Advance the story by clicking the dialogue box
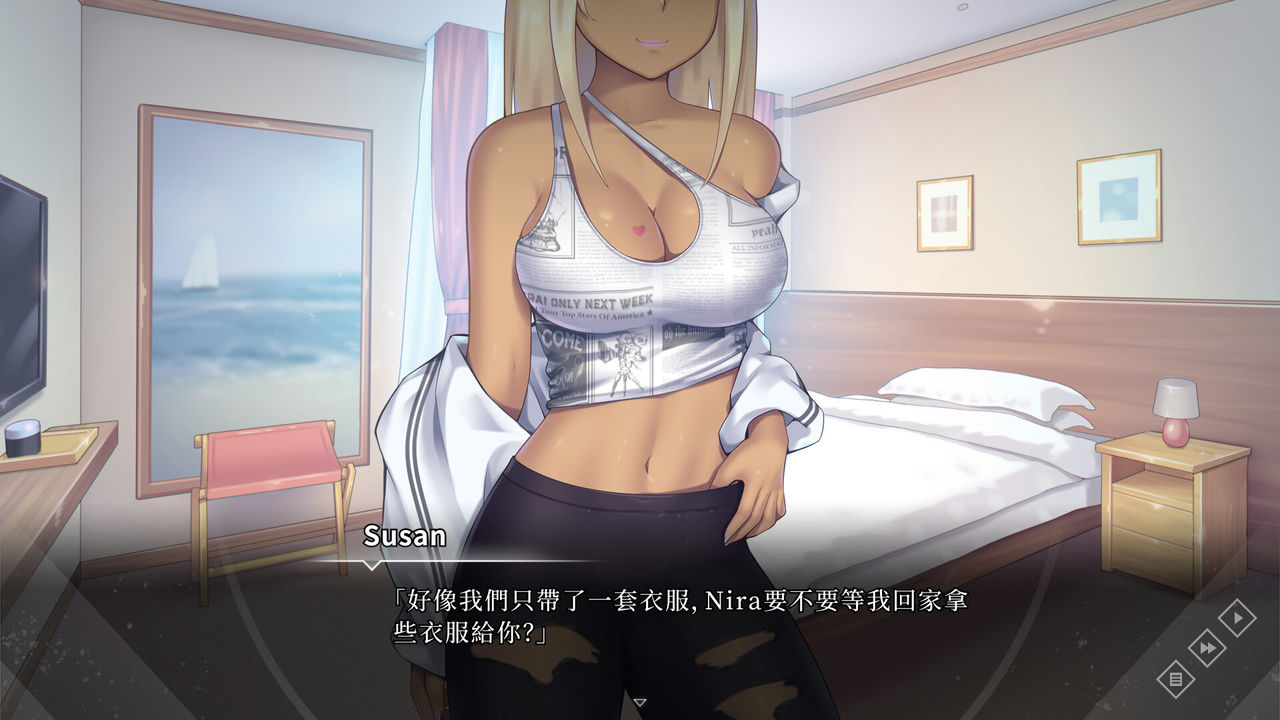The width and height of the screenshot is (1280, 720). 640,640
